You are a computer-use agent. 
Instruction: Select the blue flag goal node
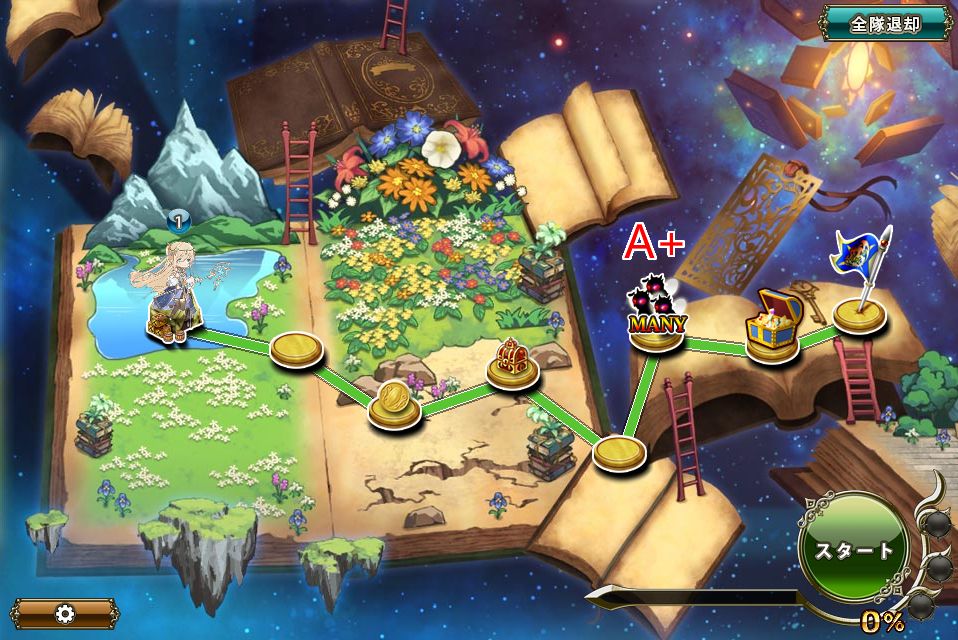point(860,300)
